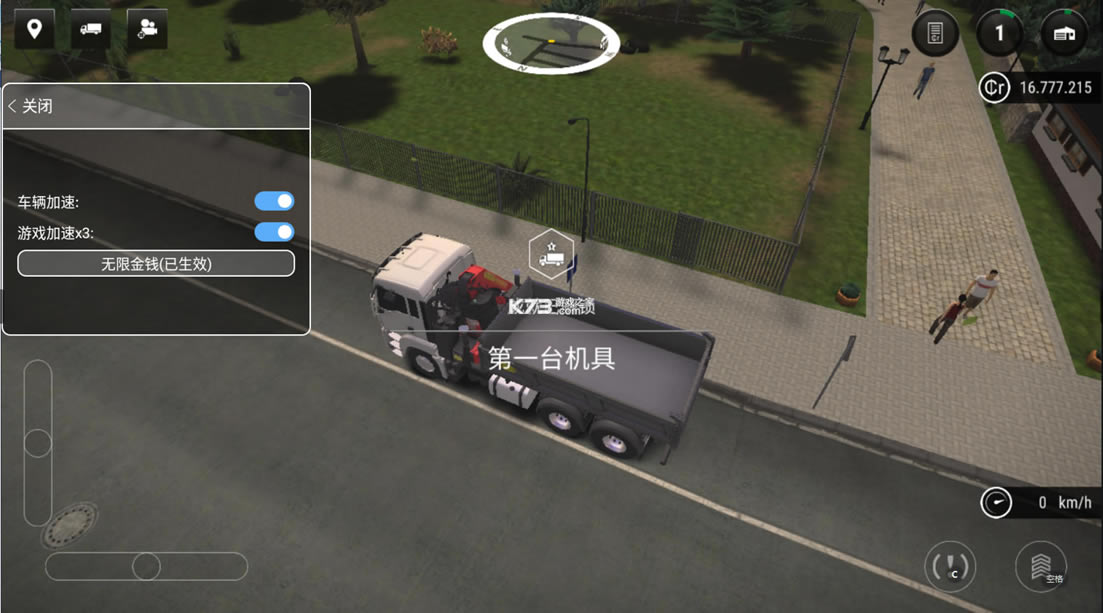
Task: Open the map location pin icon
Action: [x=34, y=29]
